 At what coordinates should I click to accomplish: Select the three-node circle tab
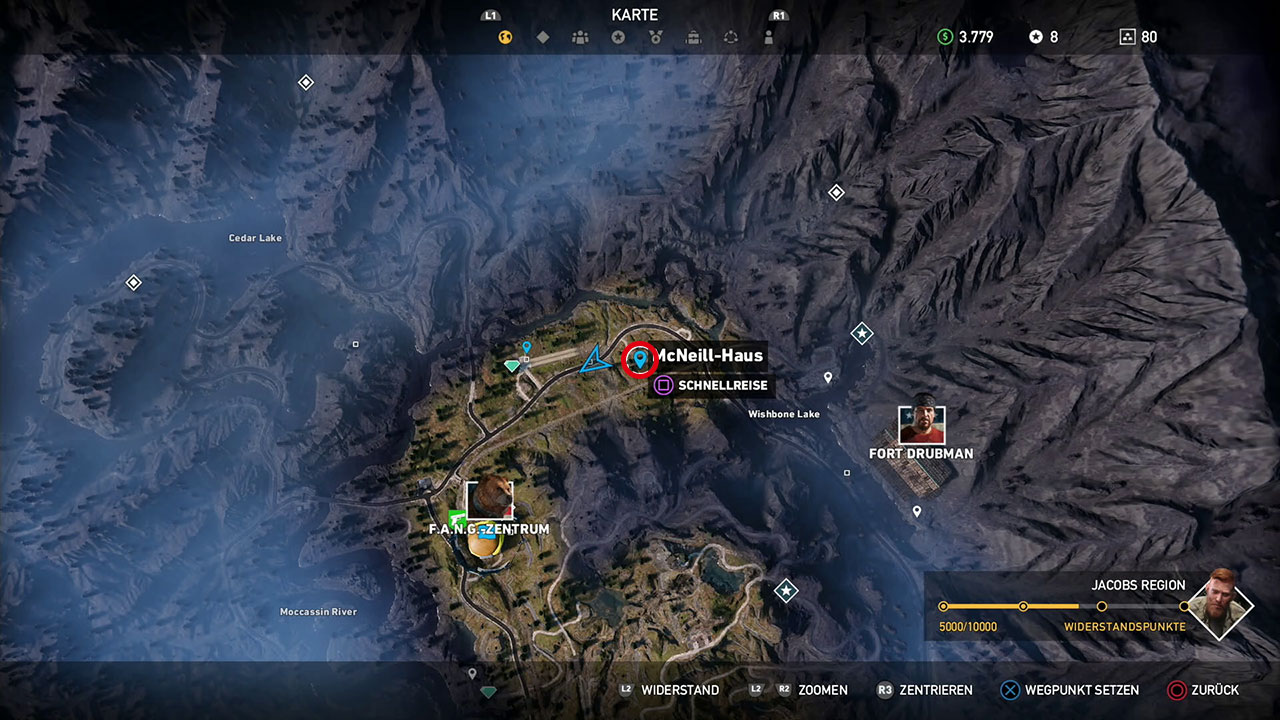tap(731, 38)
